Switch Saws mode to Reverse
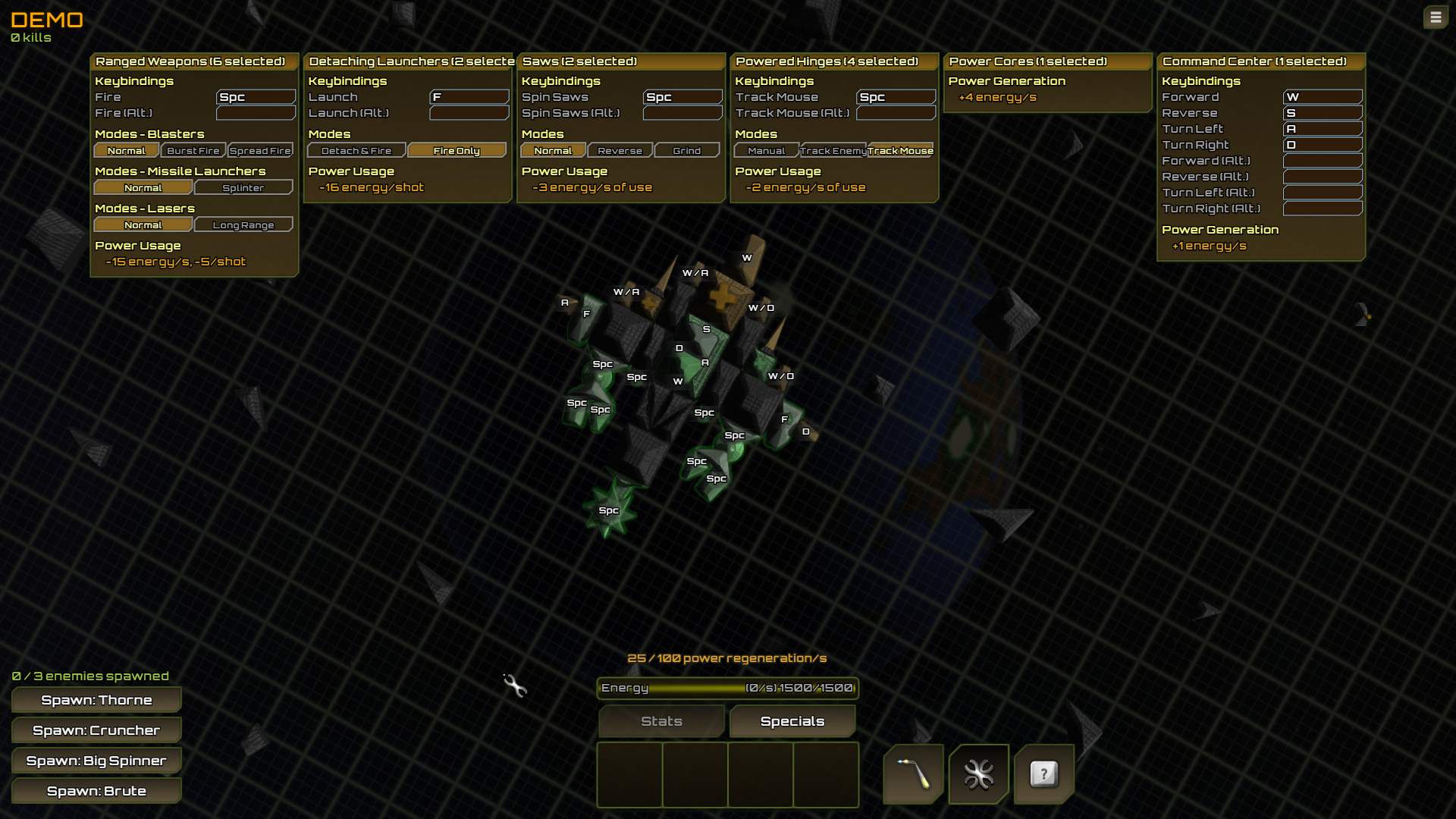1456x819 pixels. [620, 150]
